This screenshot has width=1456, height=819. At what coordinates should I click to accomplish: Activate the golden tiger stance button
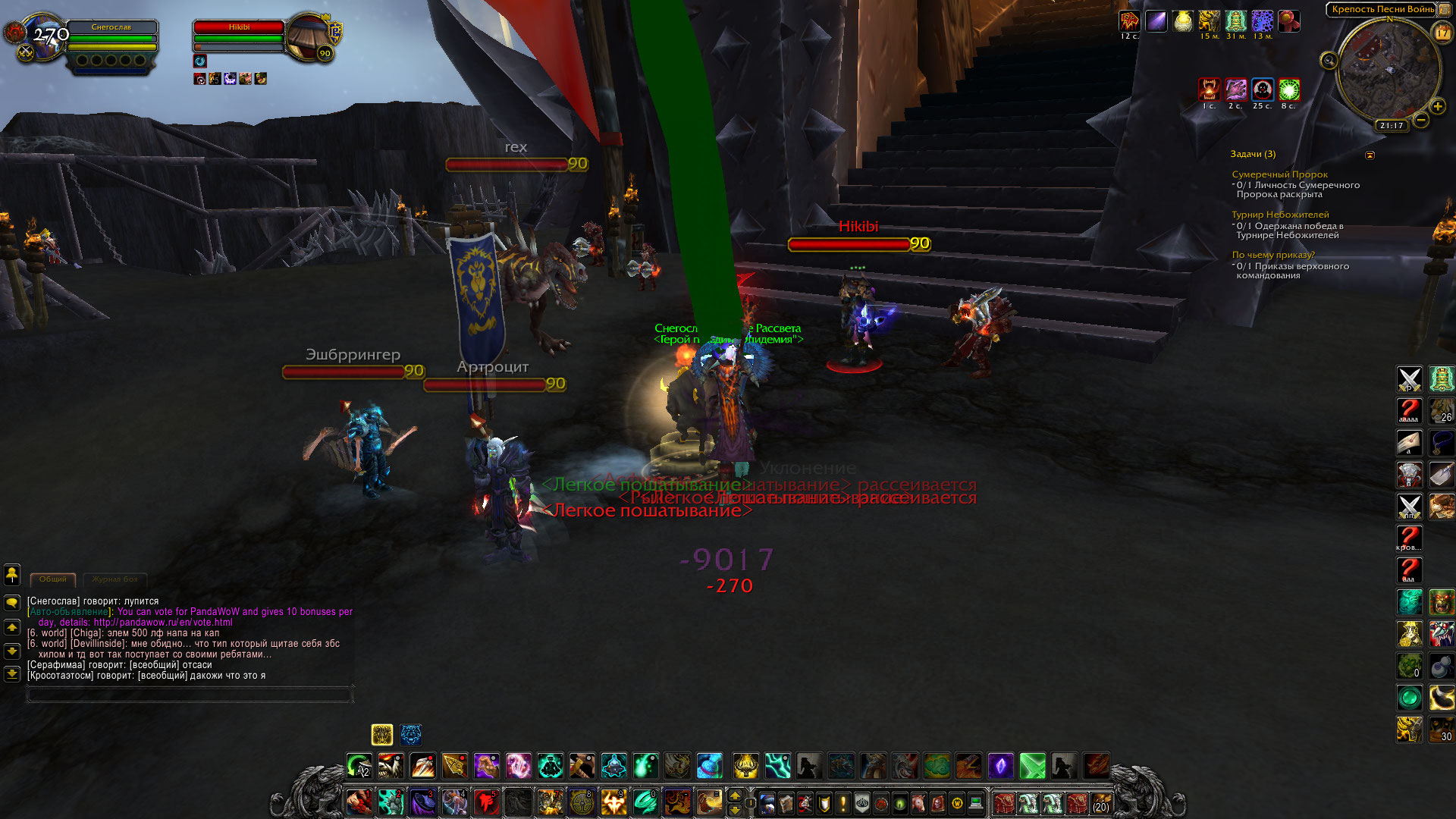(382, 734)
